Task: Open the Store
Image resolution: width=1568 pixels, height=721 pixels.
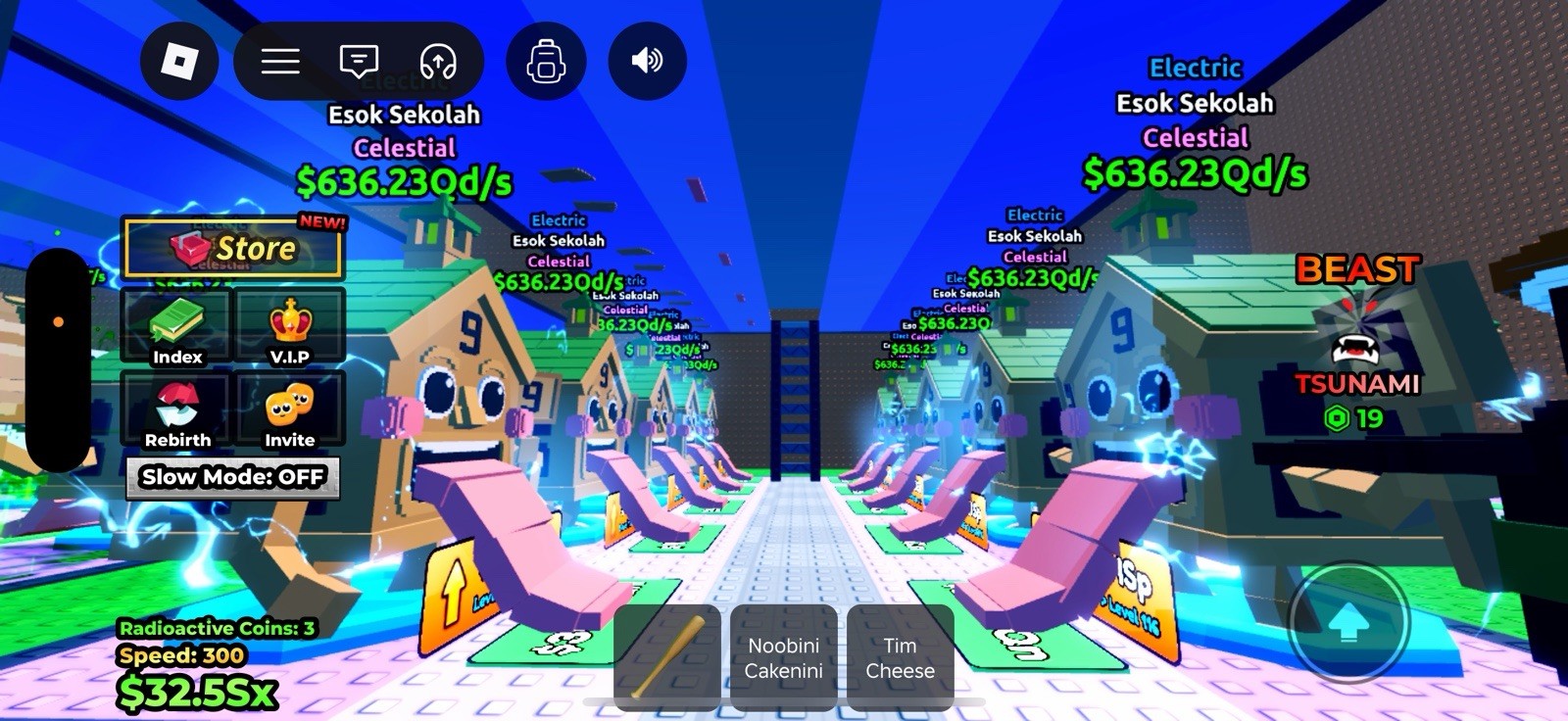Action: [233, 248]
